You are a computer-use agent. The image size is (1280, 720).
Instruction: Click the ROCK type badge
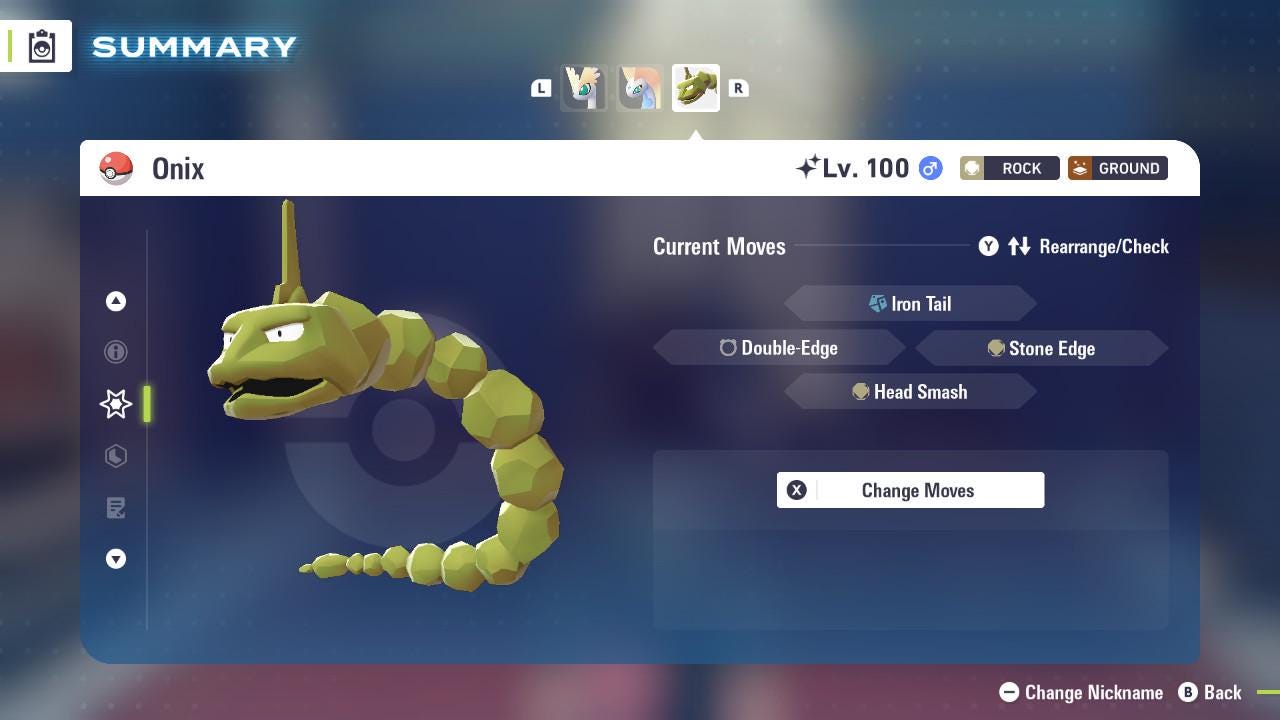pyautogui.click(x=1008, y=168)
